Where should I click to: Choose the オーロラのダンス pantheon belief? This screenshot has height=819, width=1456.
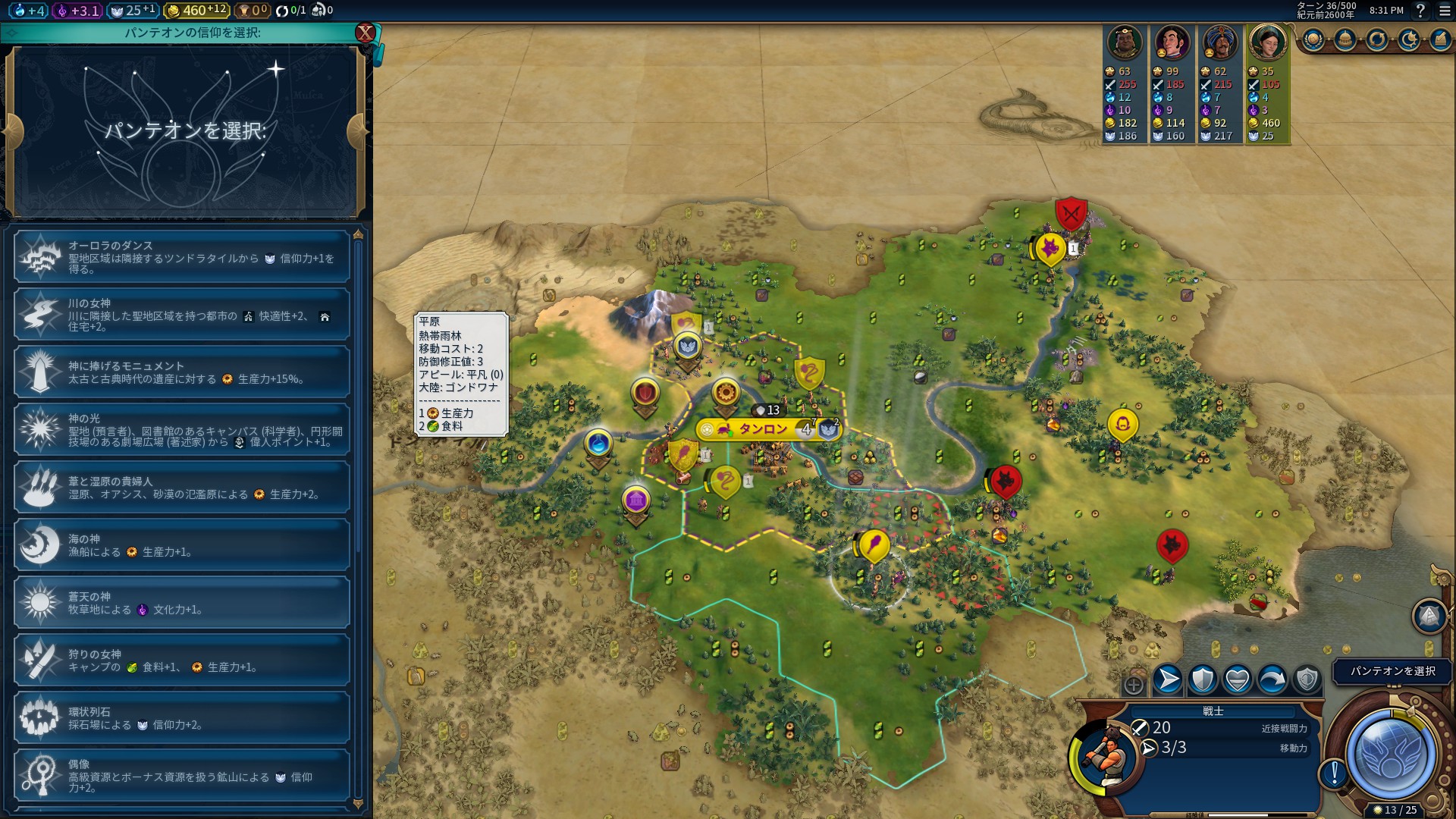182,257
